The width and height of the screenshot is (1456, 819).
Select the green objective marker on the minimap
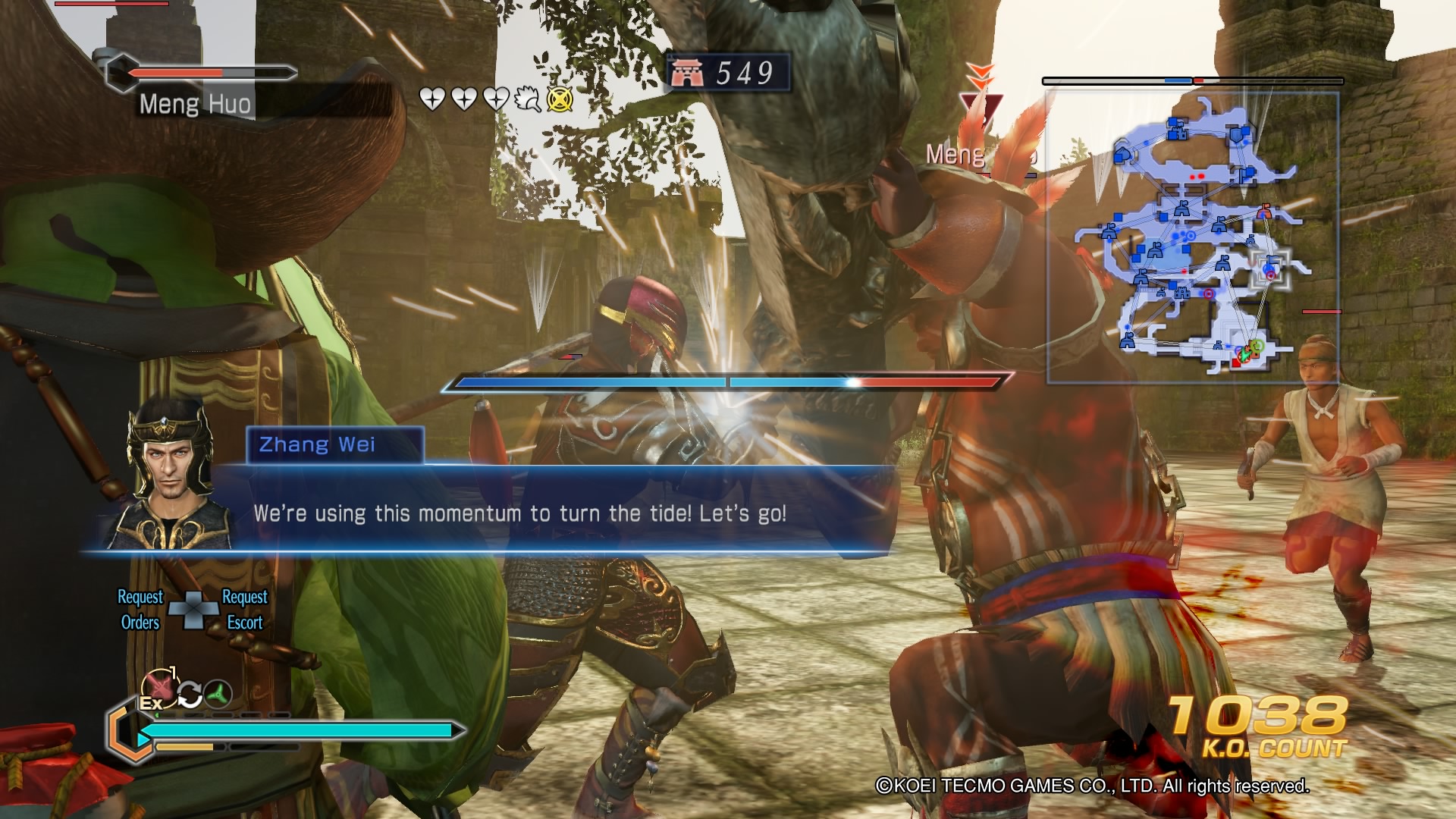click(1259, 347)
